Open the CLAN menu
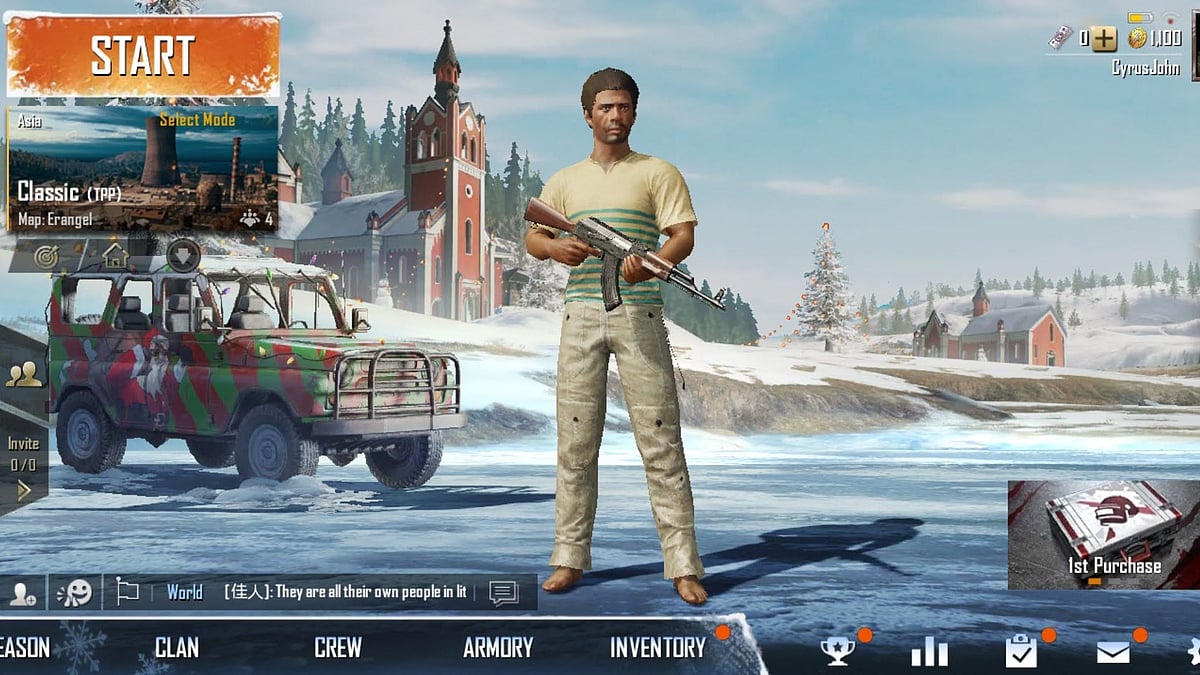This screenshot has height=675, width=1200. (177, 648)
